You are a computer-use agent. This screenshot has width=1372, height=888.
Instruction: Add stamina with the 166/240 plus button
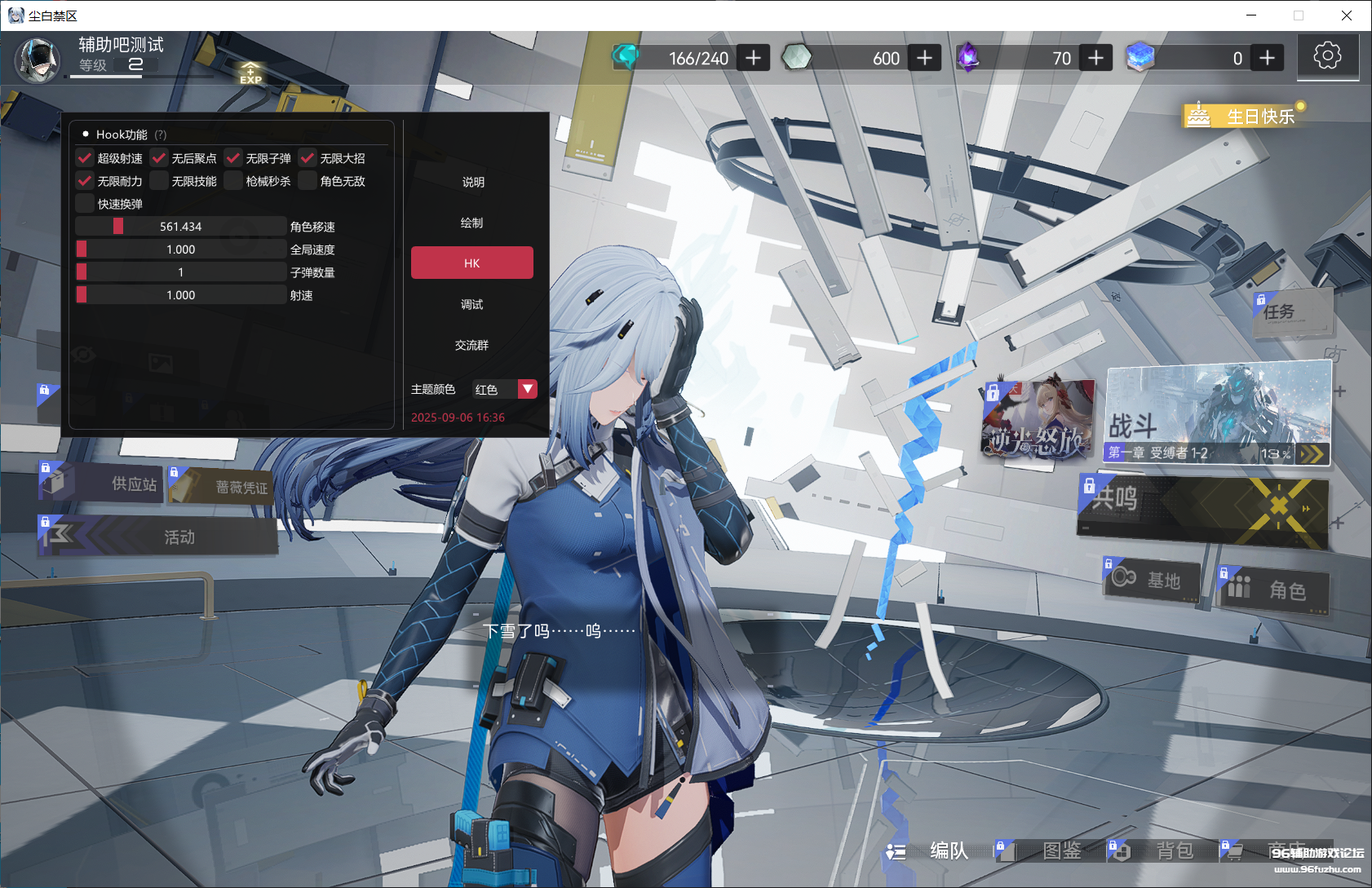pos(754,58)
